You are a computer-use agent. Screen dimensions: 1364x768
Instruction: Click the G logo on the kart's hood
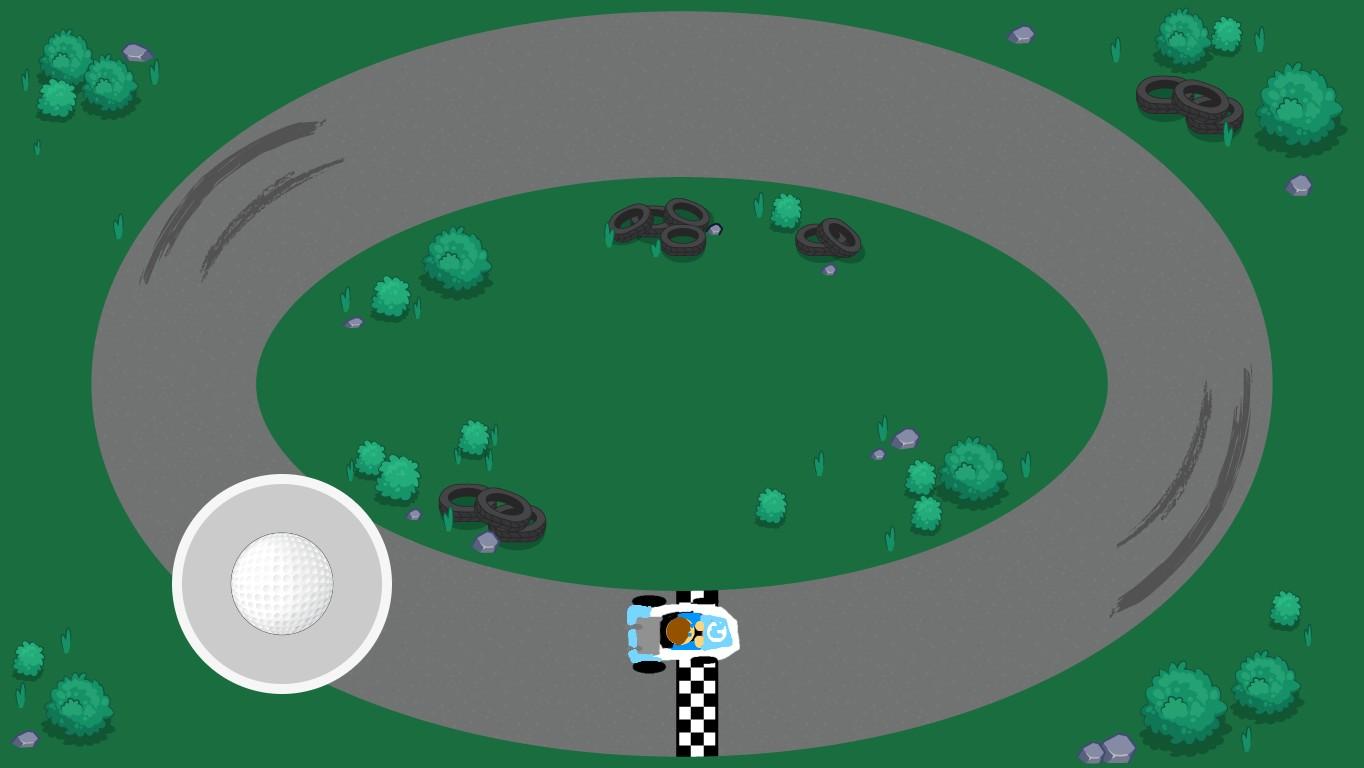coord(716,632)
